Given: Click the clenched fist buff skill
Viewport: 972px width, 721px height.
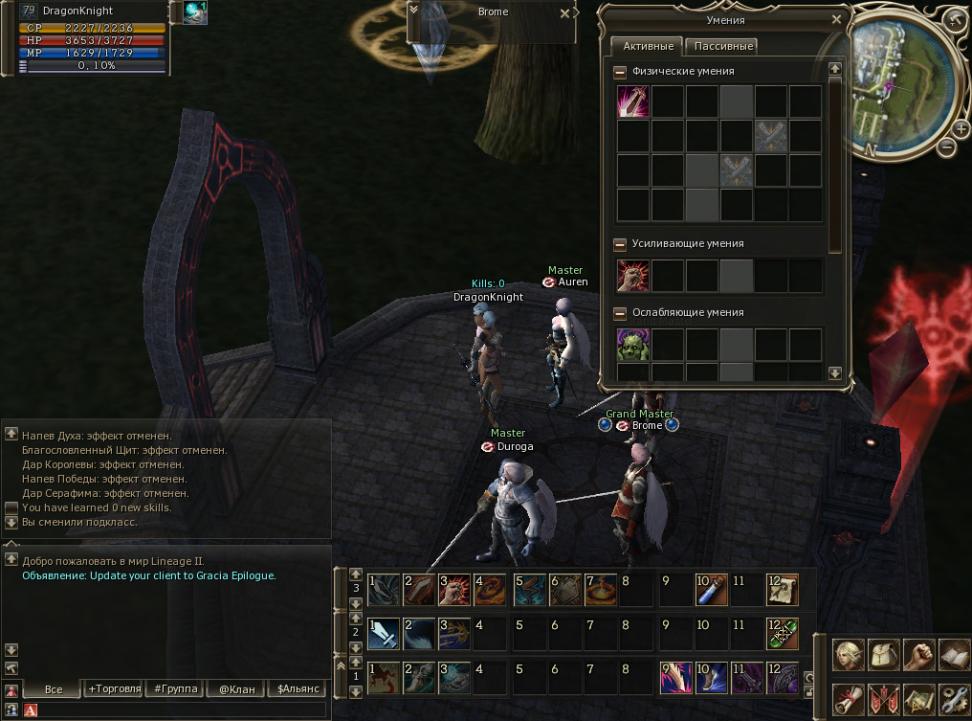Looking at the screenshot, I should (x=633, y=276).
